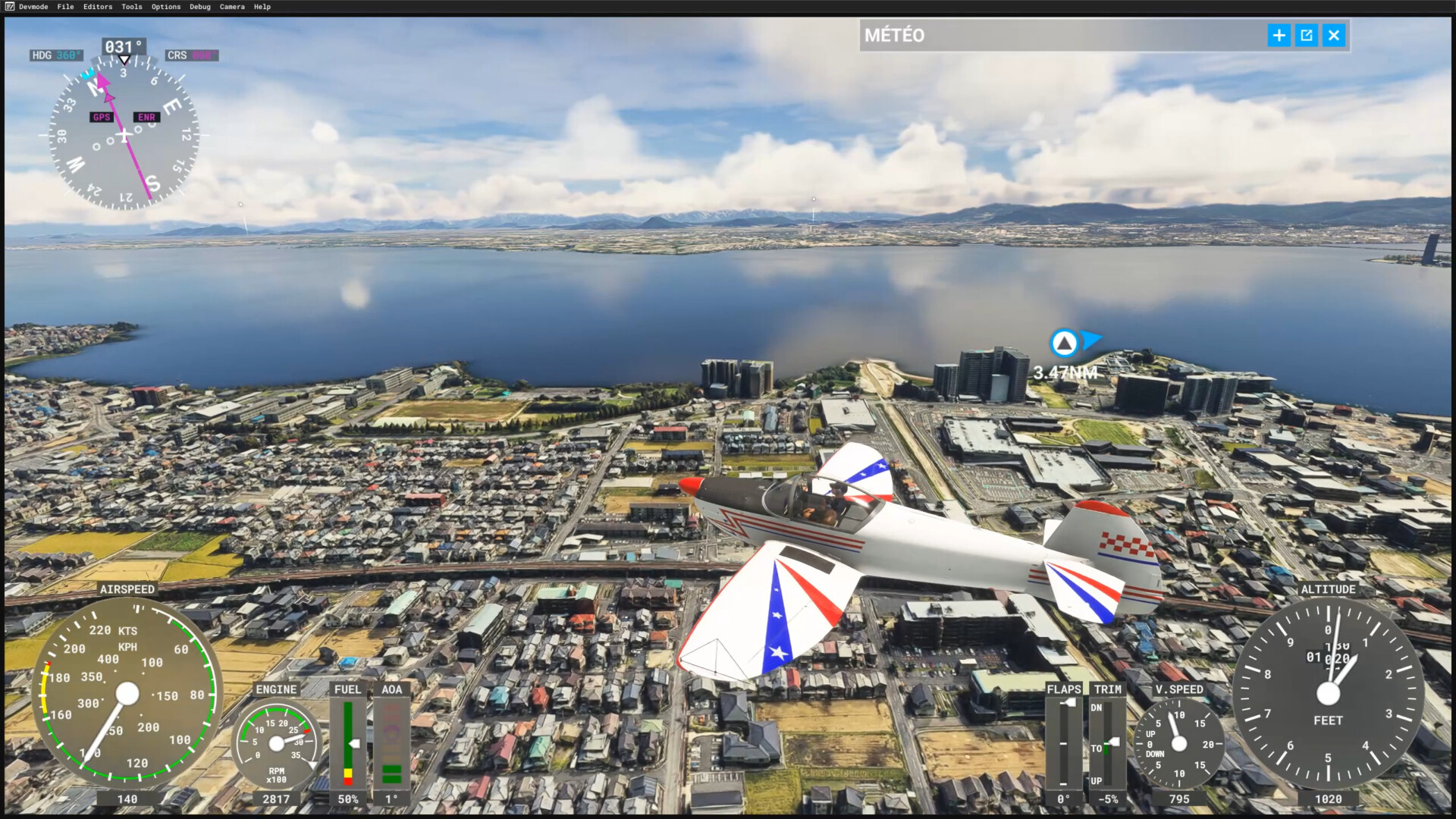The image size is (1456, 819).
Task: Open the Tools menu
Action: [132, 7]
